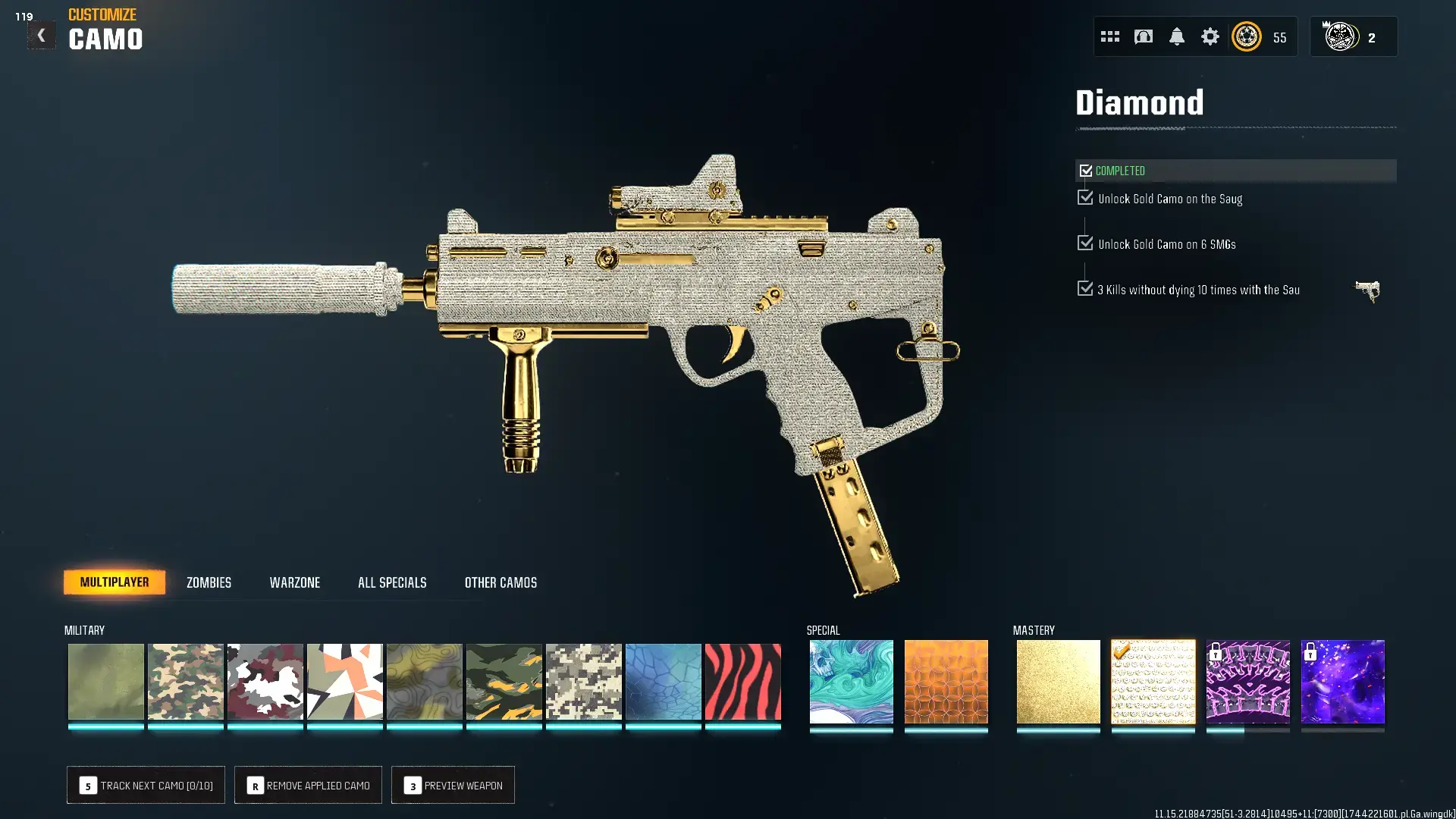Remove the applied camo
Viewport: 1456px width, 819px height.
308,786
